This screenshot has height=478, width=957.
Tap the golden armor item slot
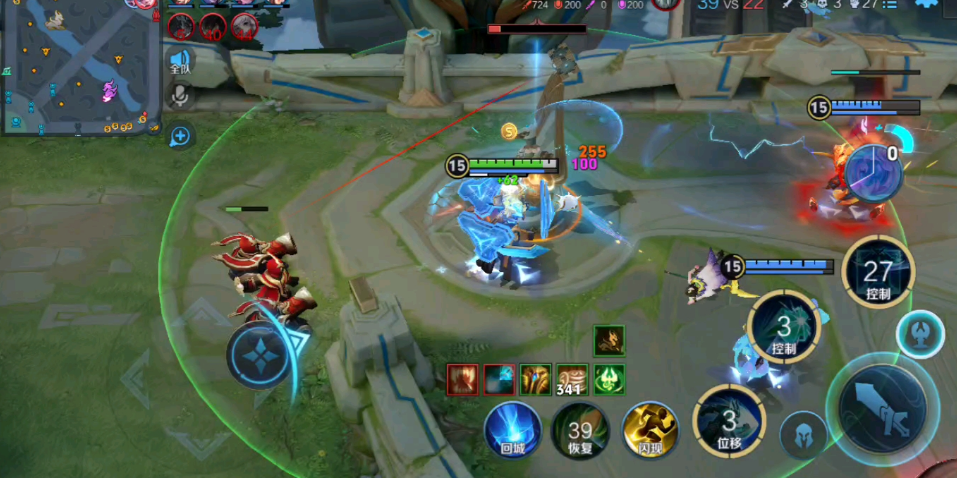tap(535, 379)
